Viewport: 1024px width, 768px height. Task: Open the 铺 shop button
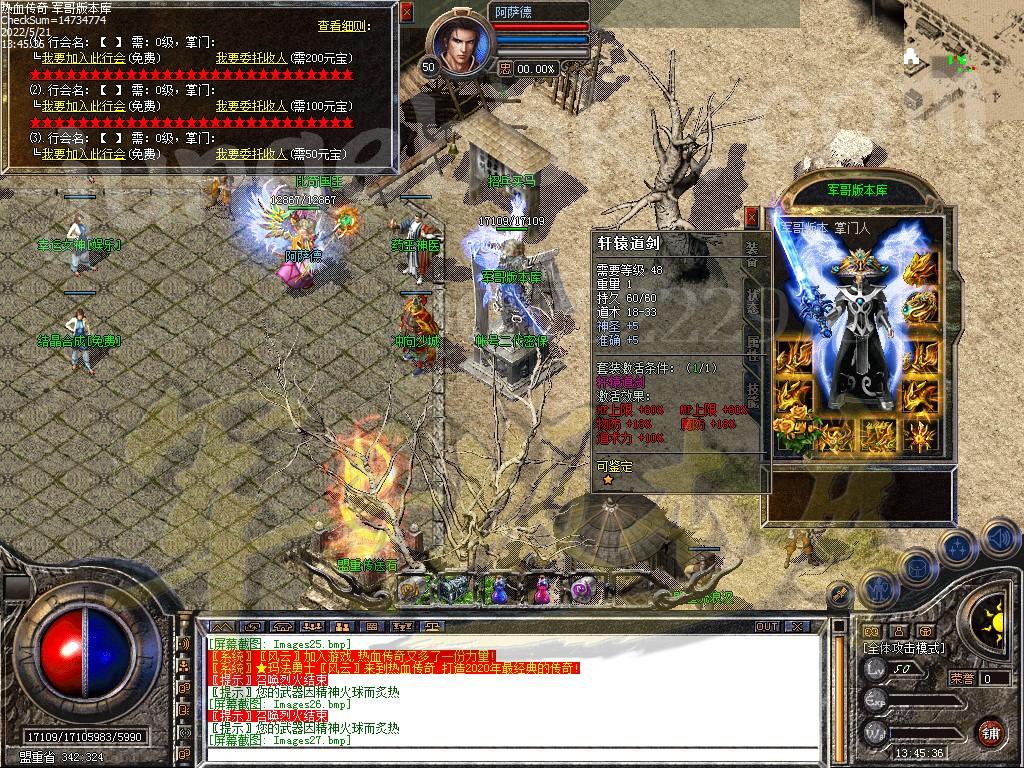(989, 731)
